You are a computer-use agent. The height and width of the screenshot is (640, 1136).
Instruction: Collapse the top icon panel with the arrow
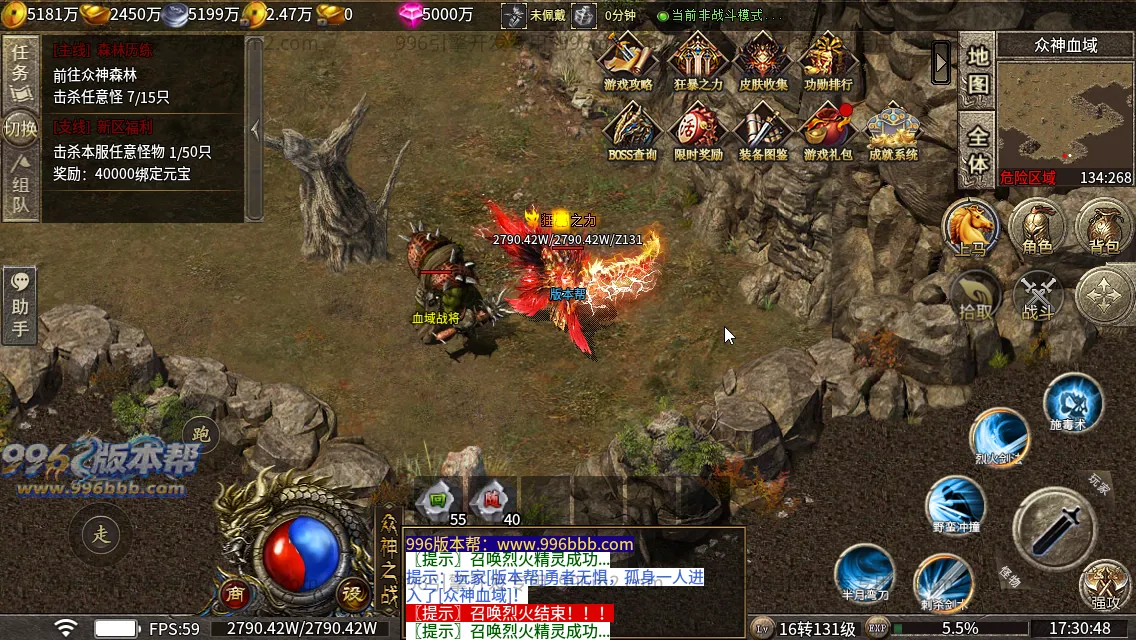coord(941,62)
